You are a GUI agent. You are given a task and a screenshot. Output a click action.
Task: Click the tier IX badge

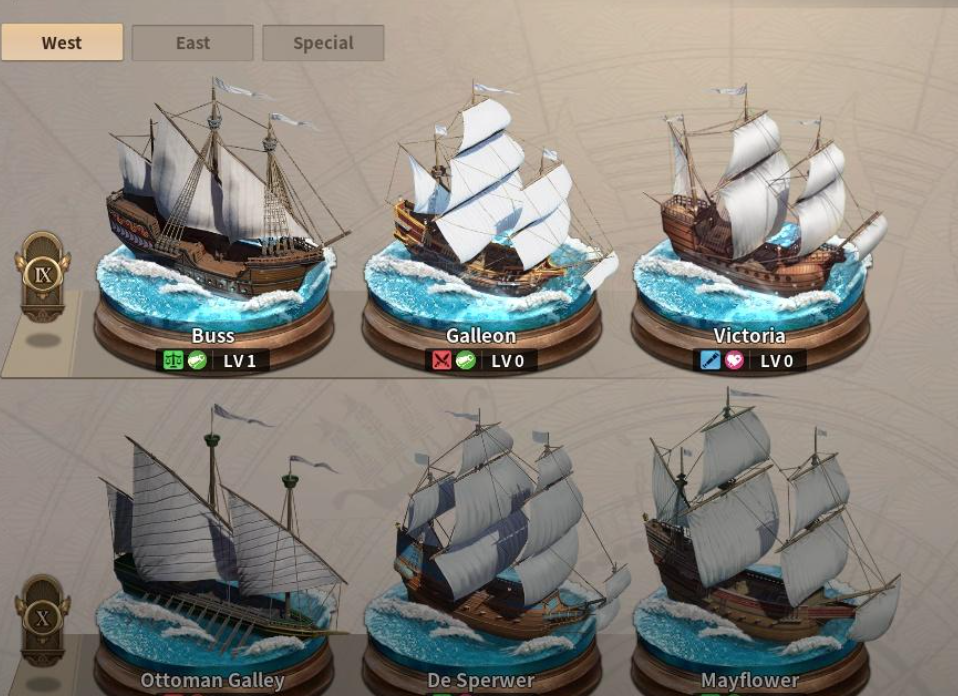point(43,275)
